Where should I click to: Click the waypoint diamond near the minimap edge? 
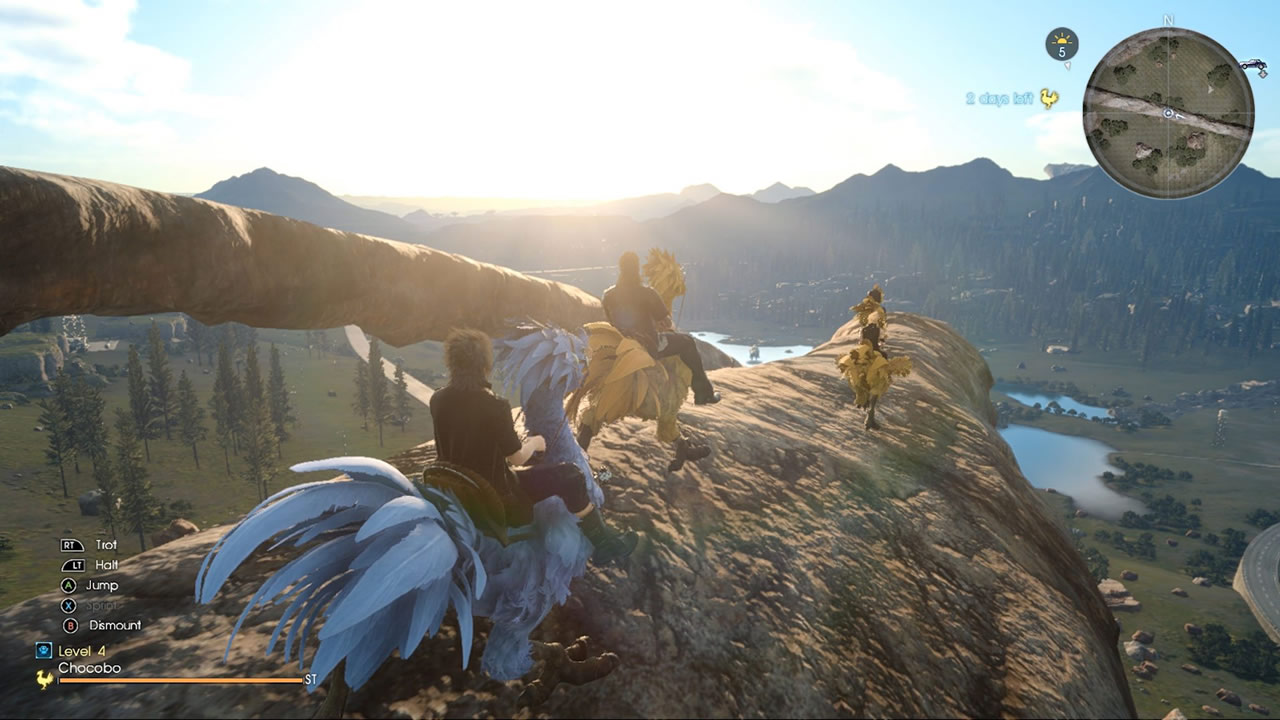point(1262,75)
